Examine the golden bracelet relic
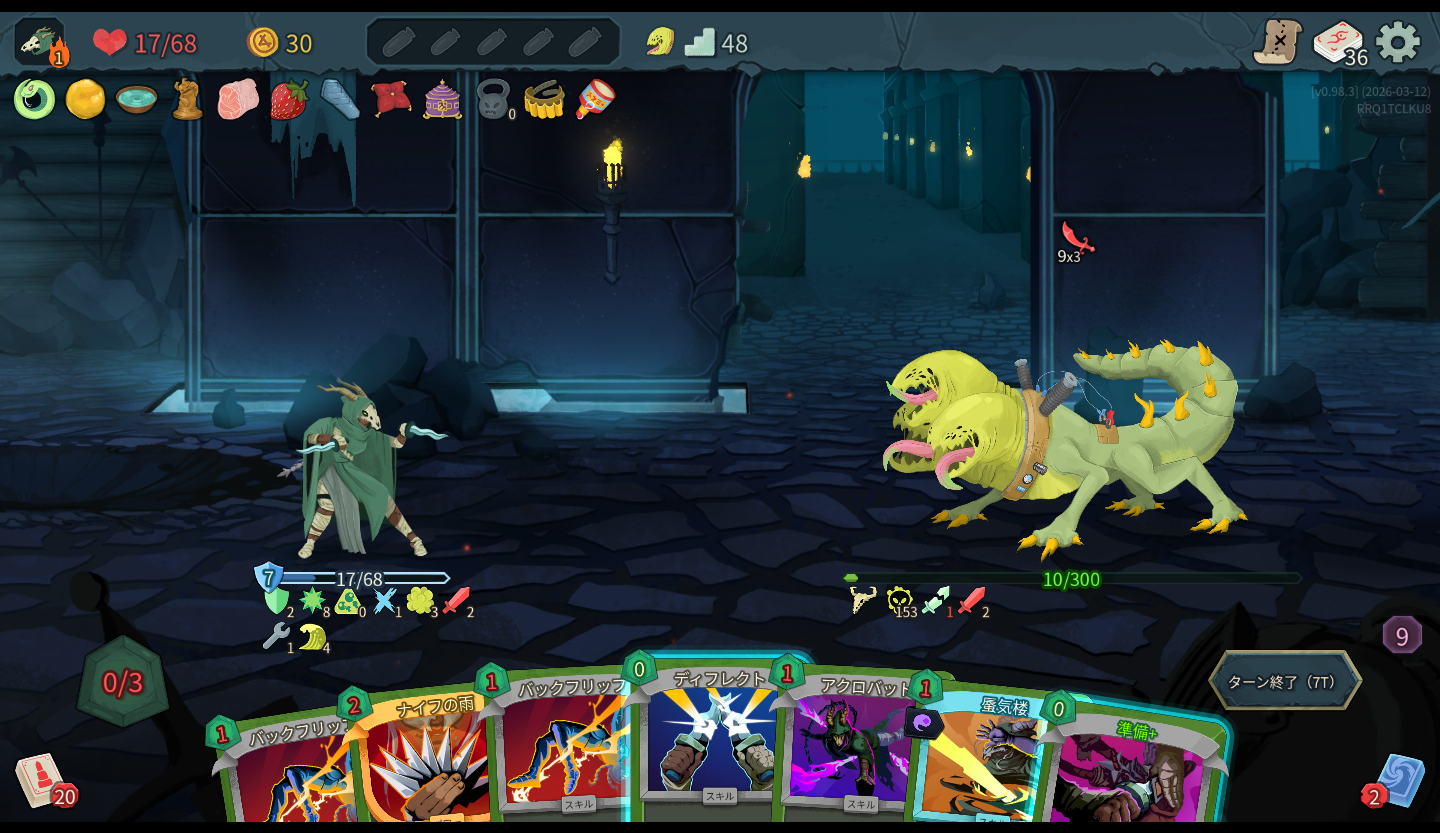Viewport: 1440px width, 833px height. [544, 100]
